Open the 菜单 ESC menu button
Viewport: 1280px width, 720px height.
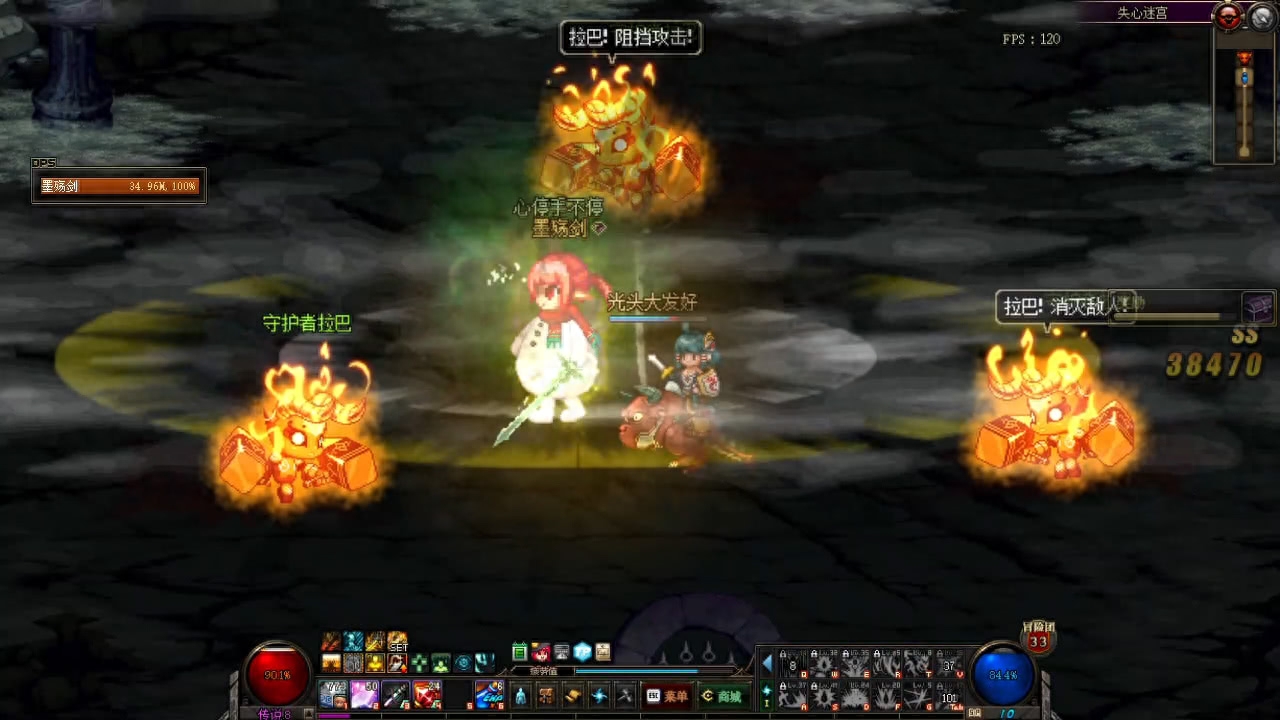click(x=668, y=696)
